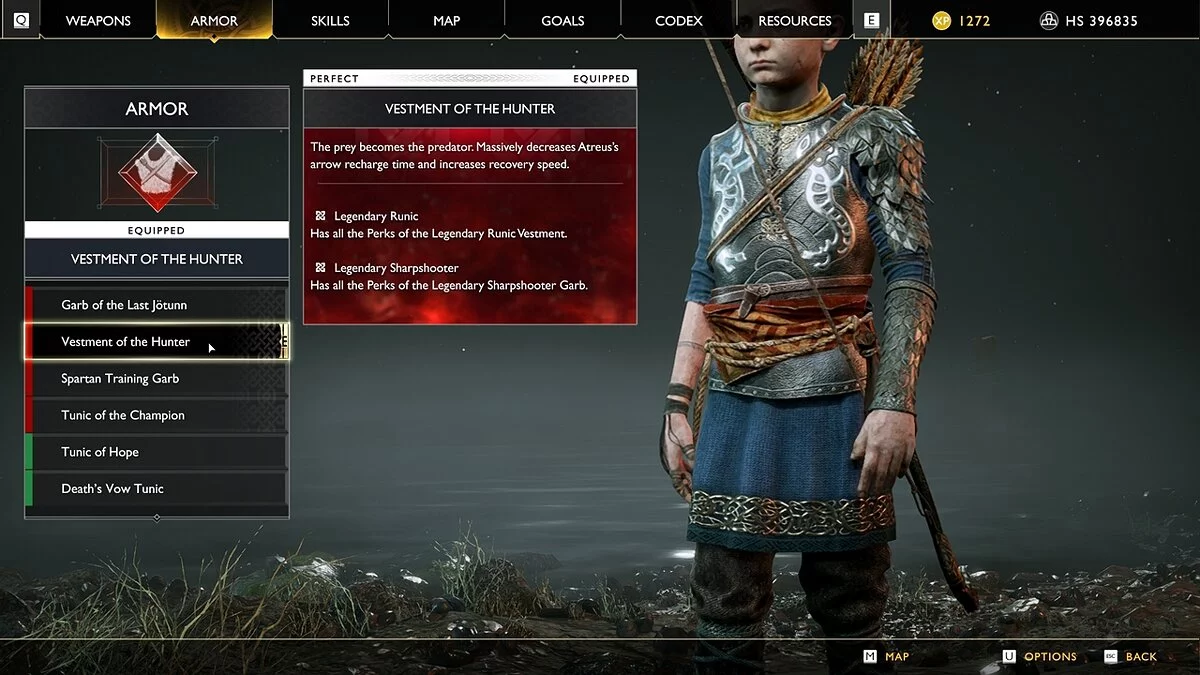Open the Resources tab
Image resolution: width=1200 pixels, height=675 pixels.
click(795, 21)
